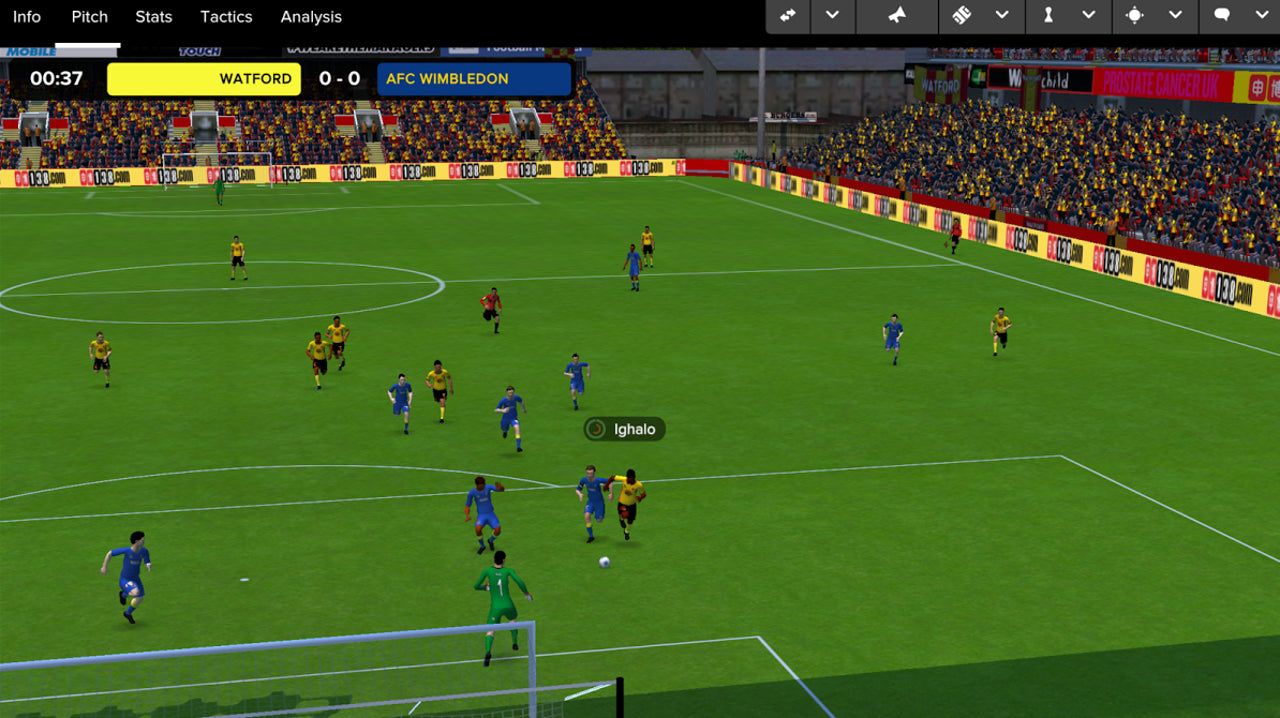This screenshot has width=1280, height=718.
Task: Click the pitch view icon
Action: [x=961, y=16]
